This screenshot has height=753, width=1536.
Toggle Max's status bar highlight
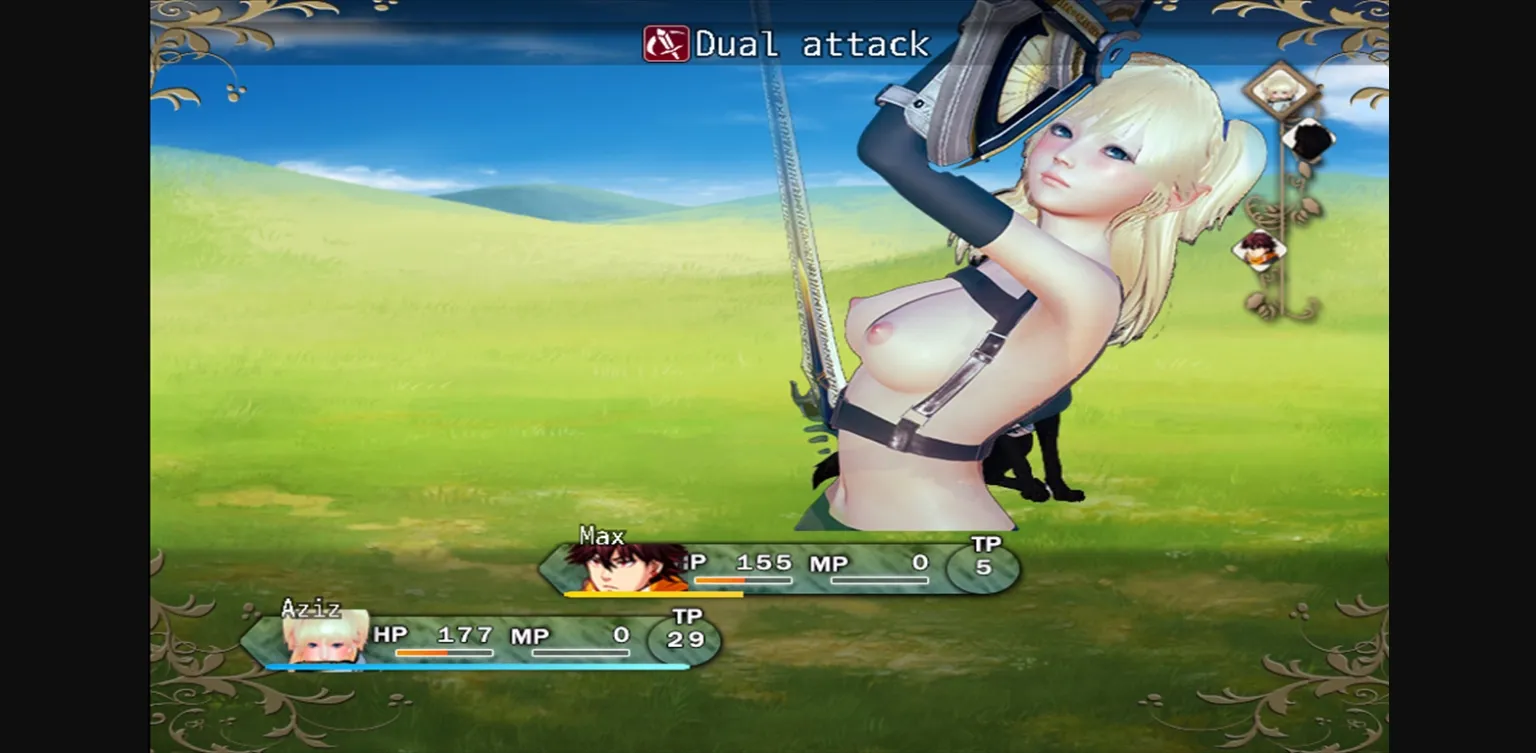point(780,565)
